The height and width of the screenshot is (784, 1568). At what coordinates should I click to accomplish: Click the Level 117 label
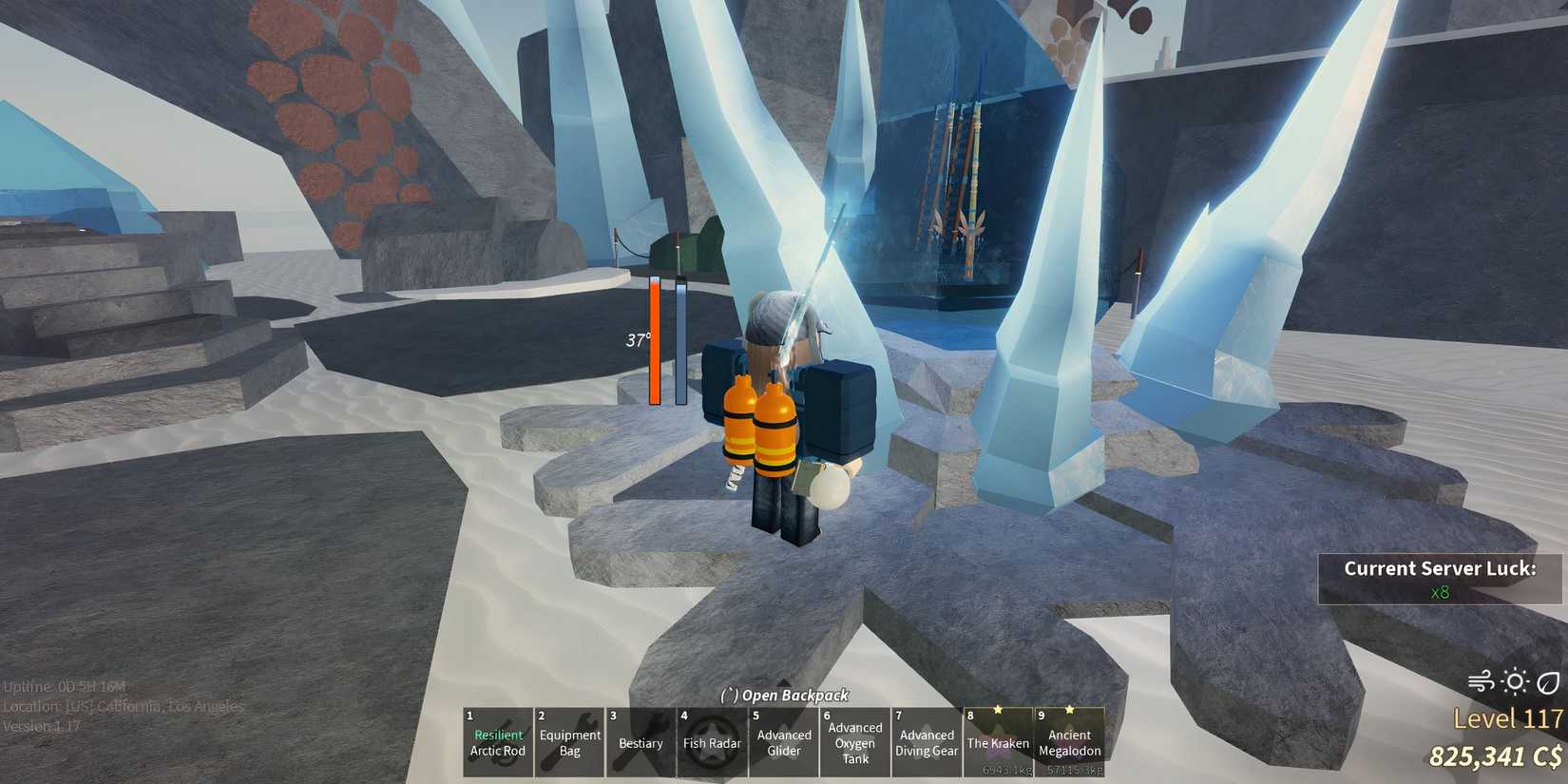pos(1508,719)
